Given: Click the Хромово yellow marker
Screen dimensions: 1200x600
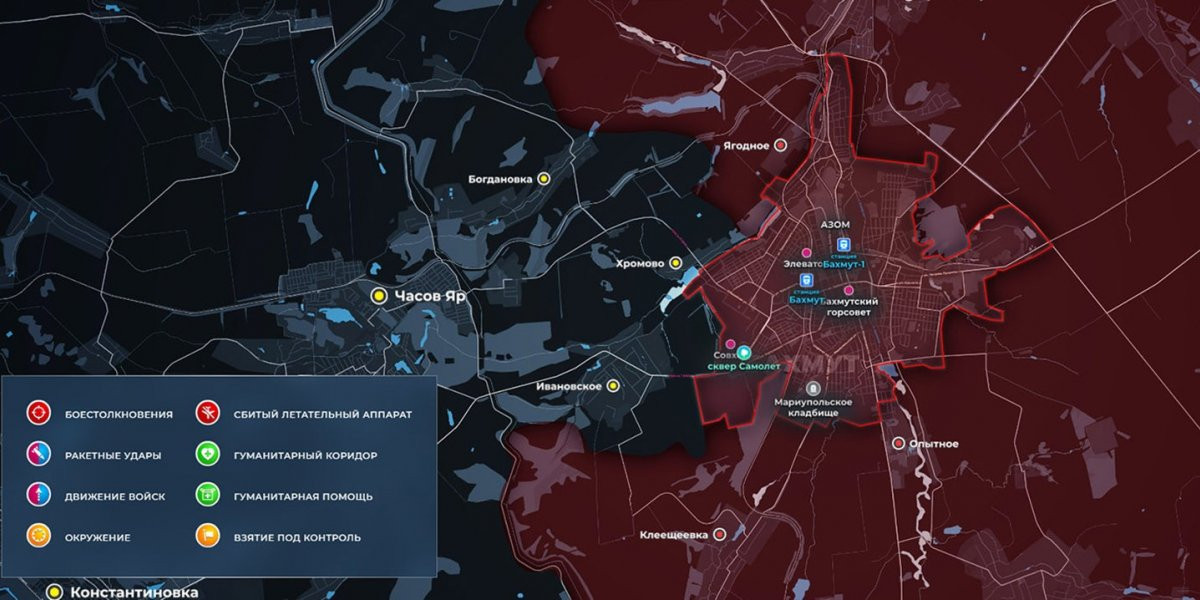Looking at the screenshot, I should 676,263.
